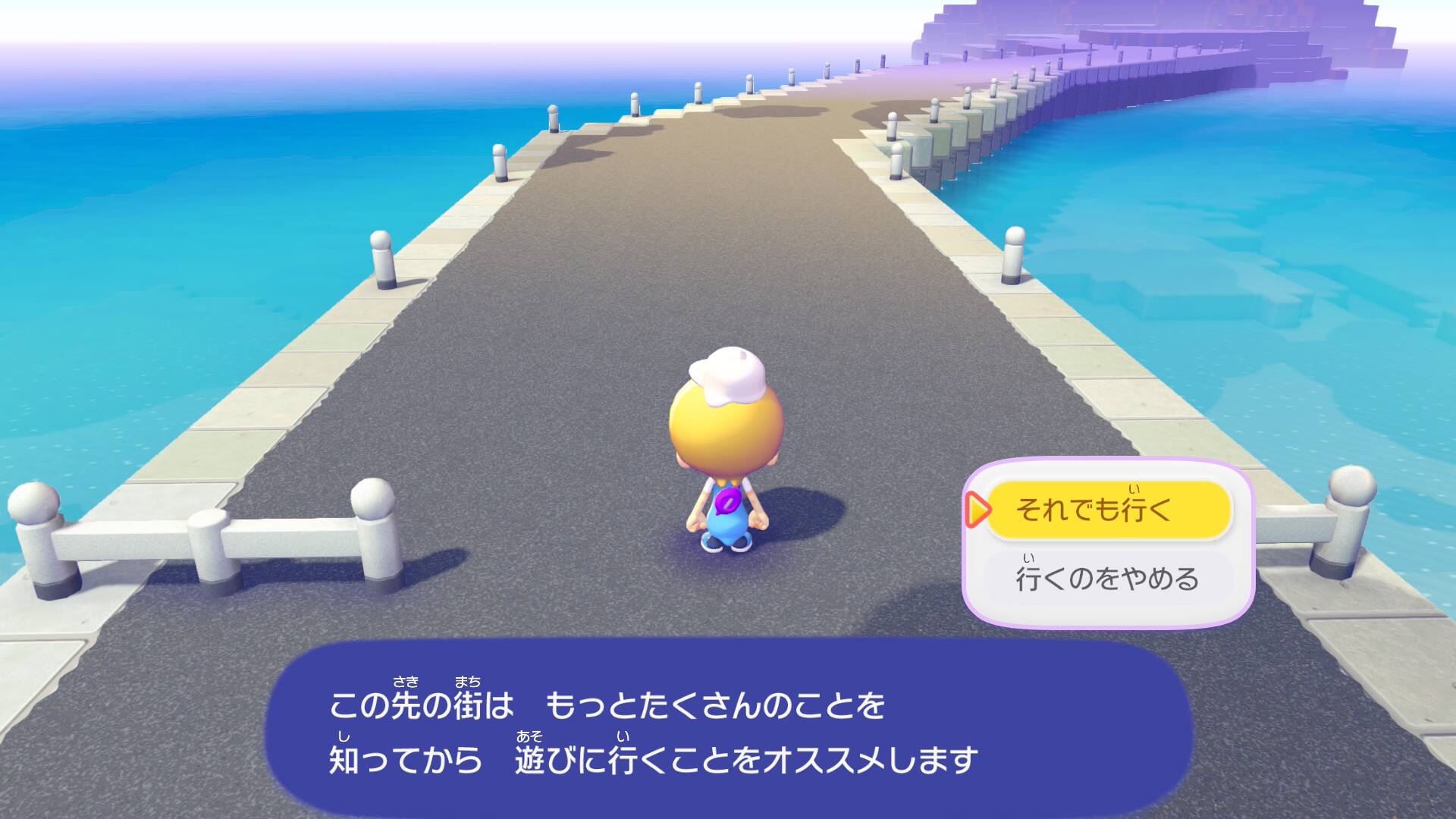
Task: Click the orange selection arrow indicator
Action: (981, 511)
